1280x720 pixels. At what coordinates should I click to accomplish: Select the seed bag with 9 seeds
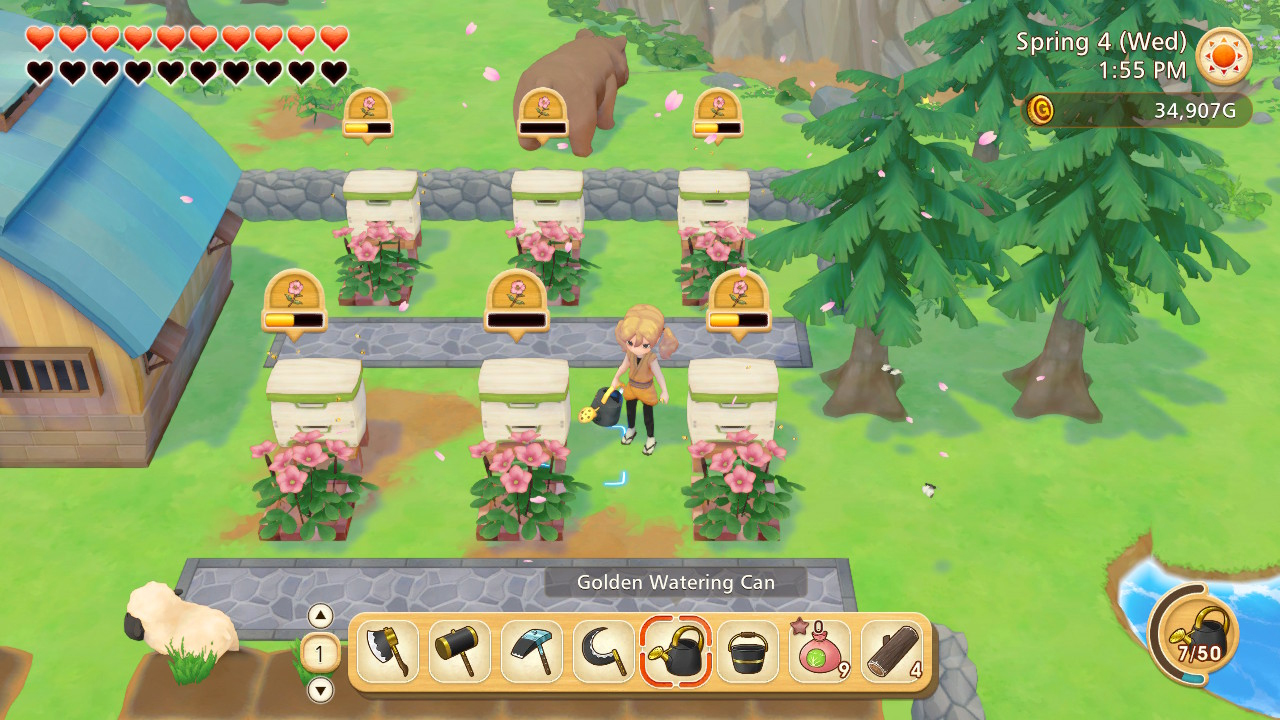tap(820, 652)
